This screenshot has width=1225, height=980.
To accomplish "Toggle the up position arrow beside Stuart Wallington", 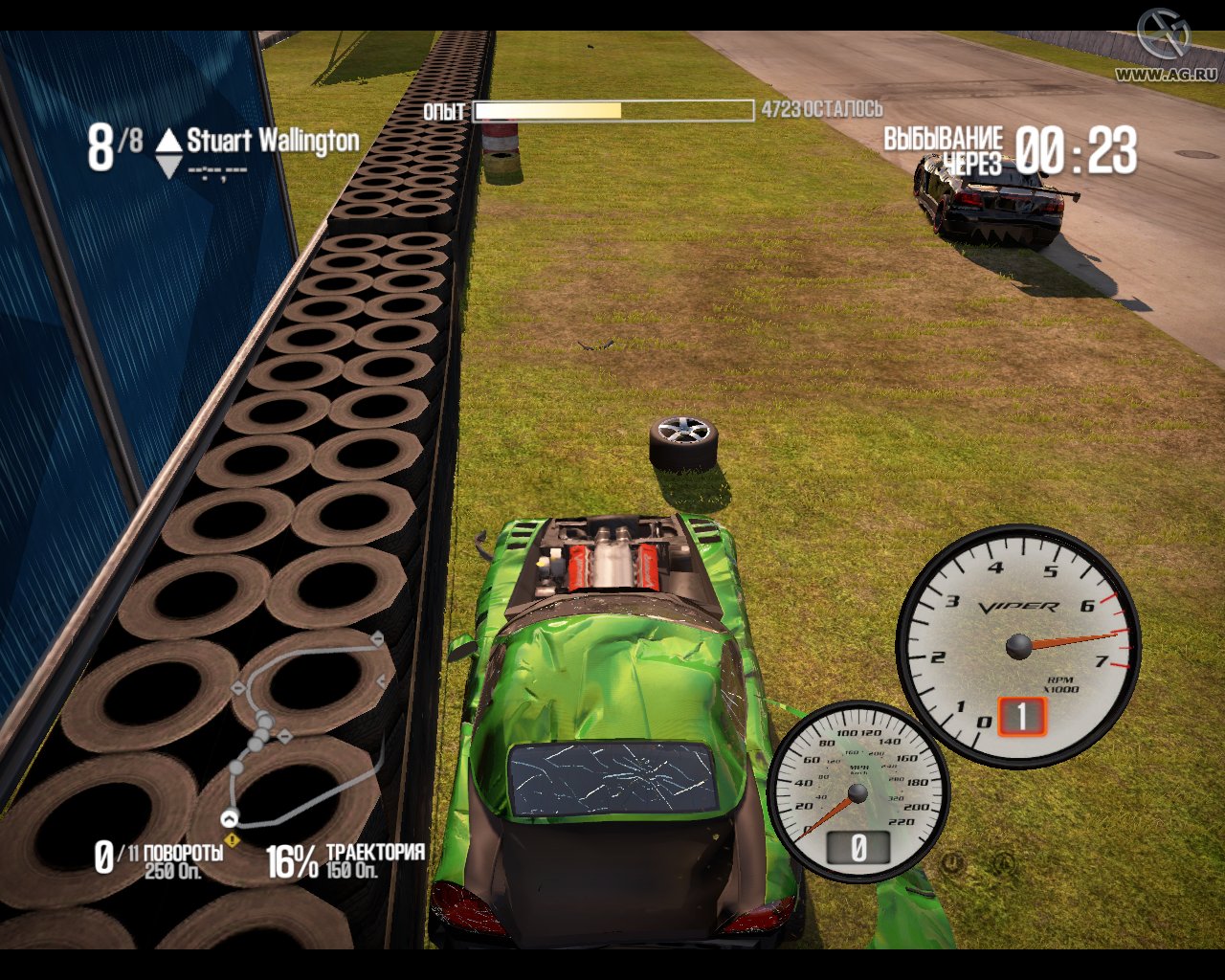I will click(168, 140).
